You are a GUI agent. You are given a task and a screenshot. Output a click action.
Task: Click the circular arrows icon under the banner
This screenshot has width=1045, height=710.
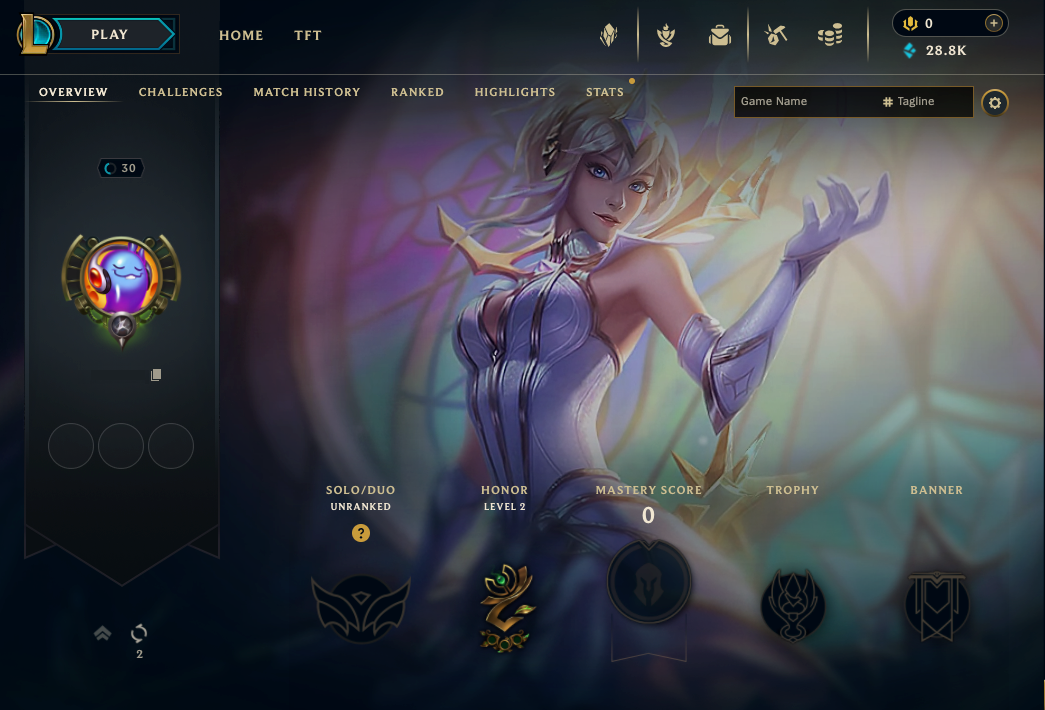(139, 633)
